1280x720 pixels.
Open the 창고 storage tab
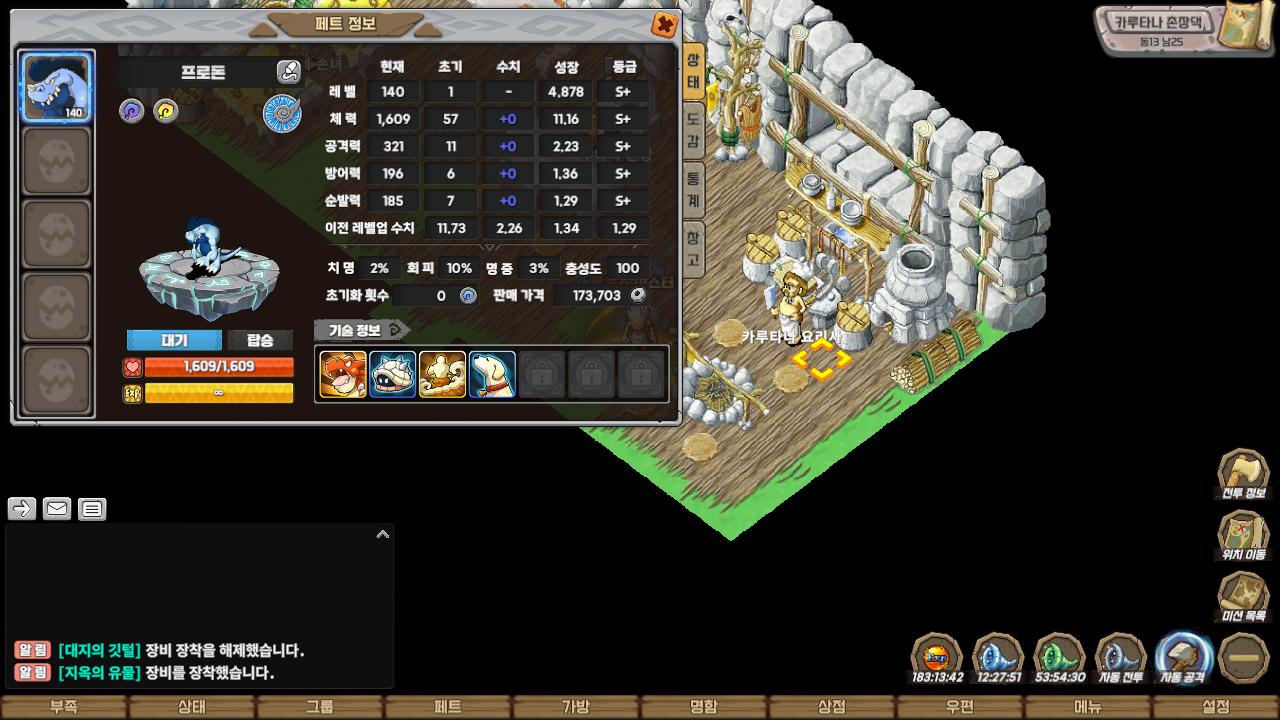(693, 249)
